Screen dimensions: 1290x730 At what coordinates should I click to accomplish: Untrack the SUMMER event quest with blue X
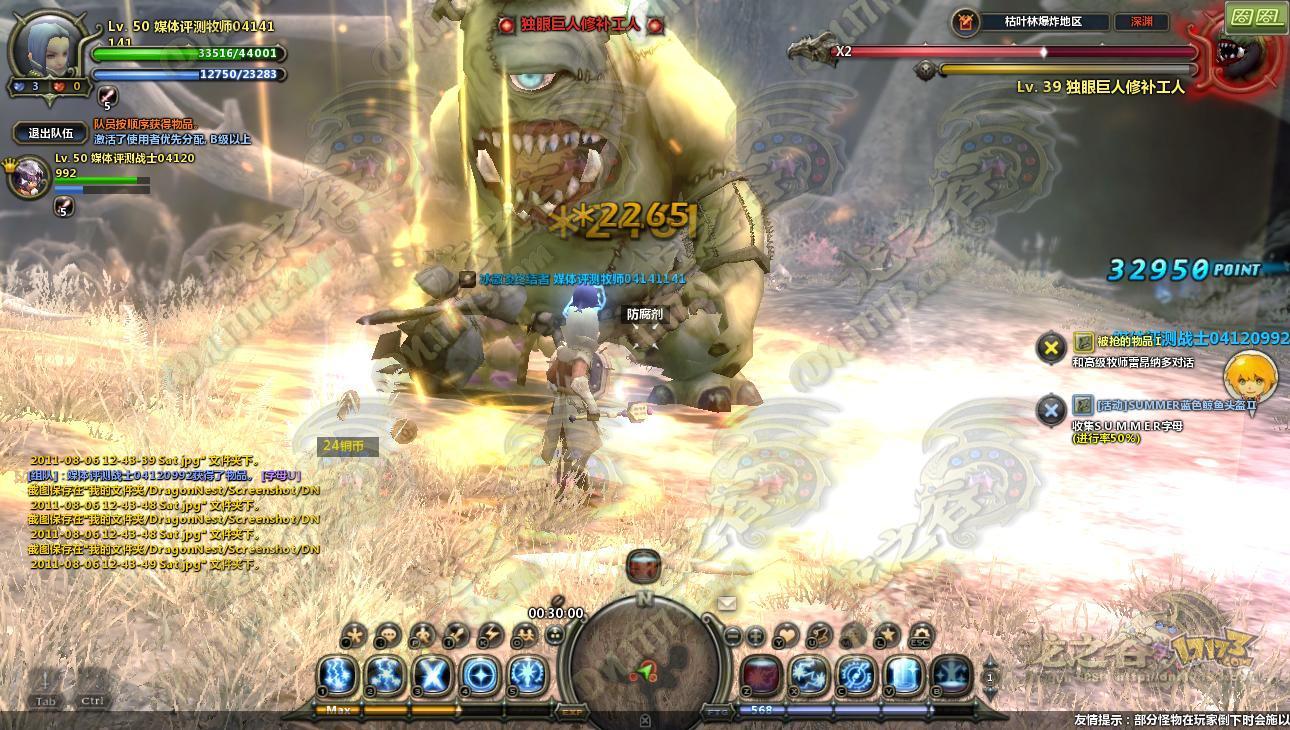pos(1050,410)
